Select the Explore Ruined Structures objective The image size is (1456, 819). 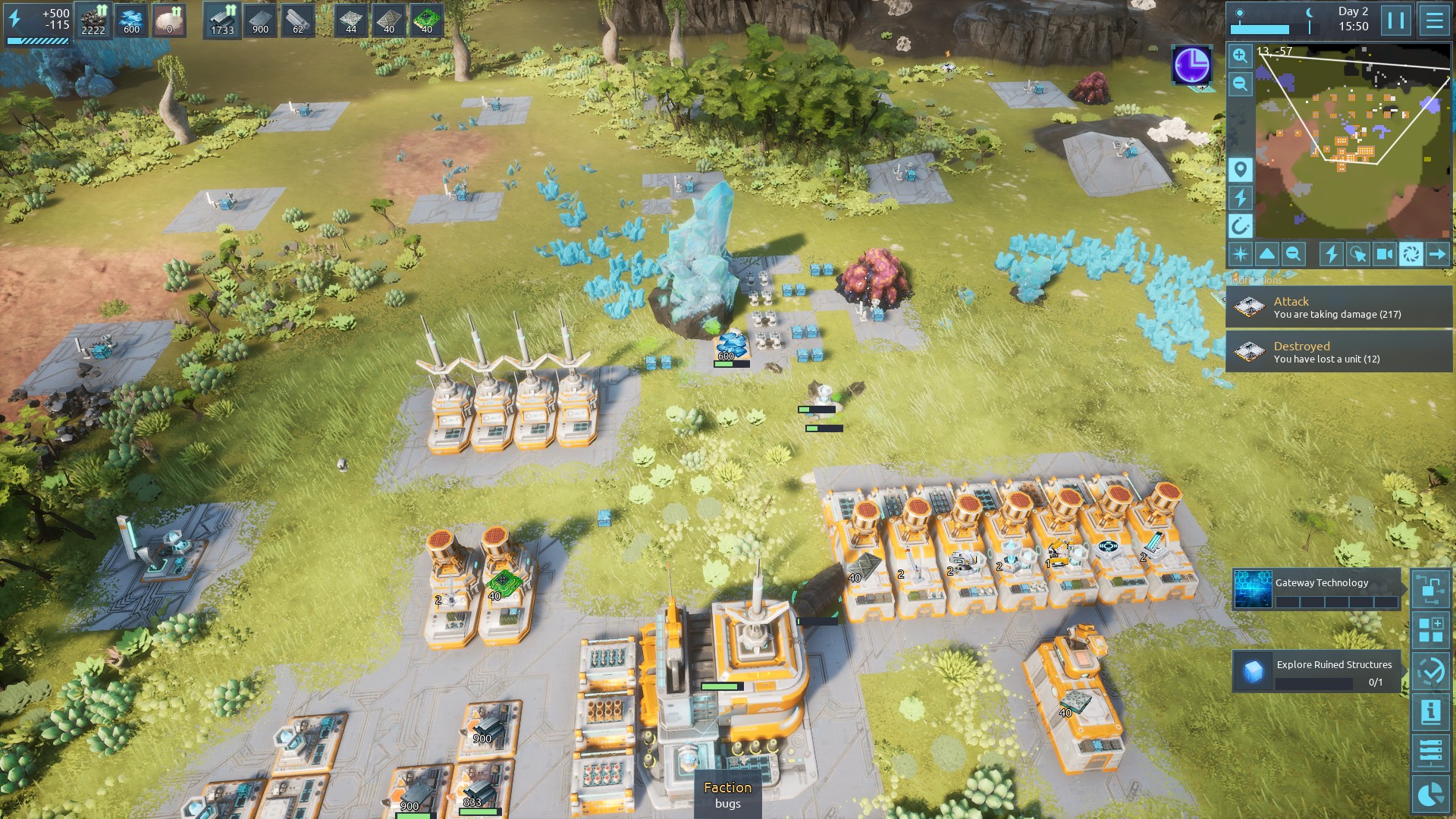tap(1316, 671)
